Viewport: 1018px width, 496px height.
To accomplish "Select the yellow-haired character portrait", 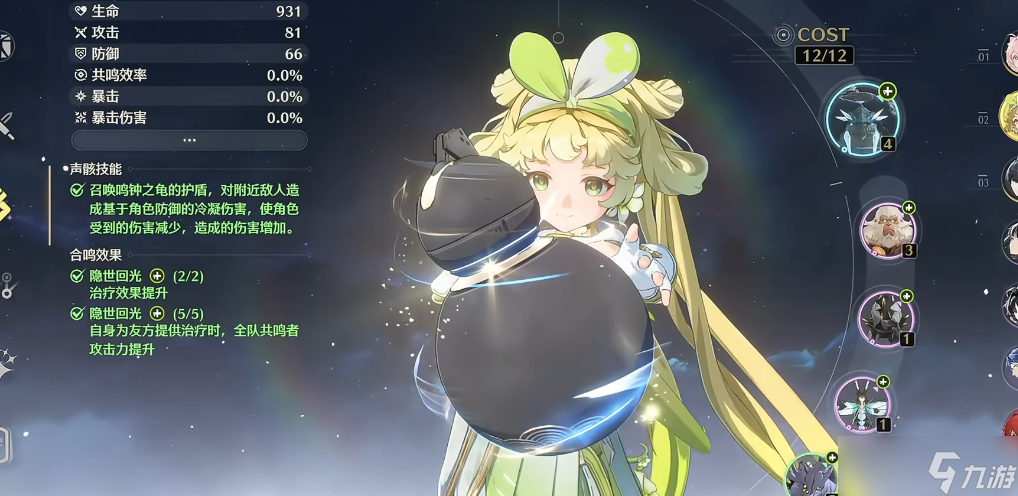I will point(1009,118).
